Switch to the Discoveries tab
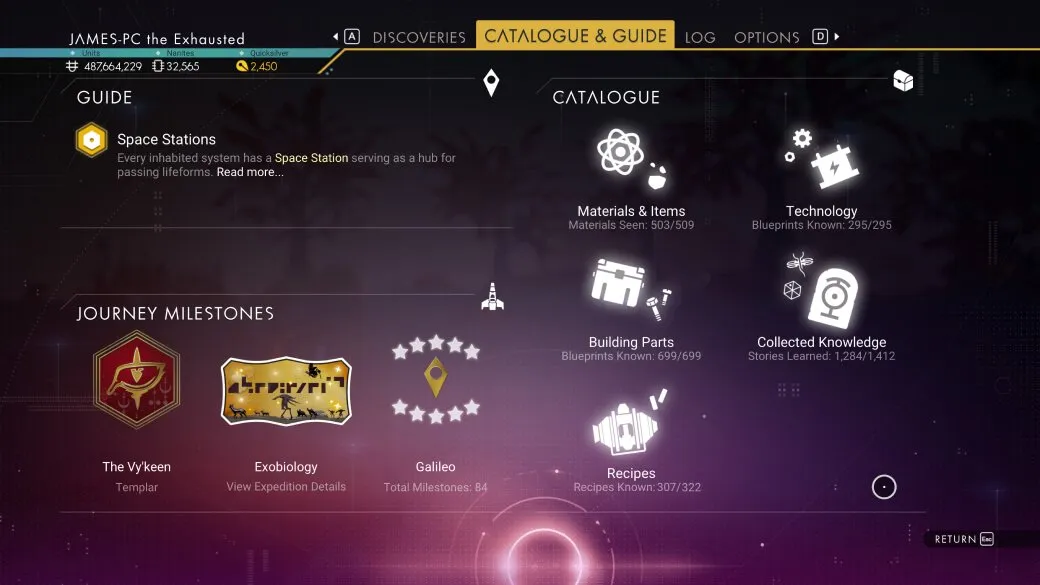Image resolution: width=1040 pixels, height=585 pixels. 419,37
